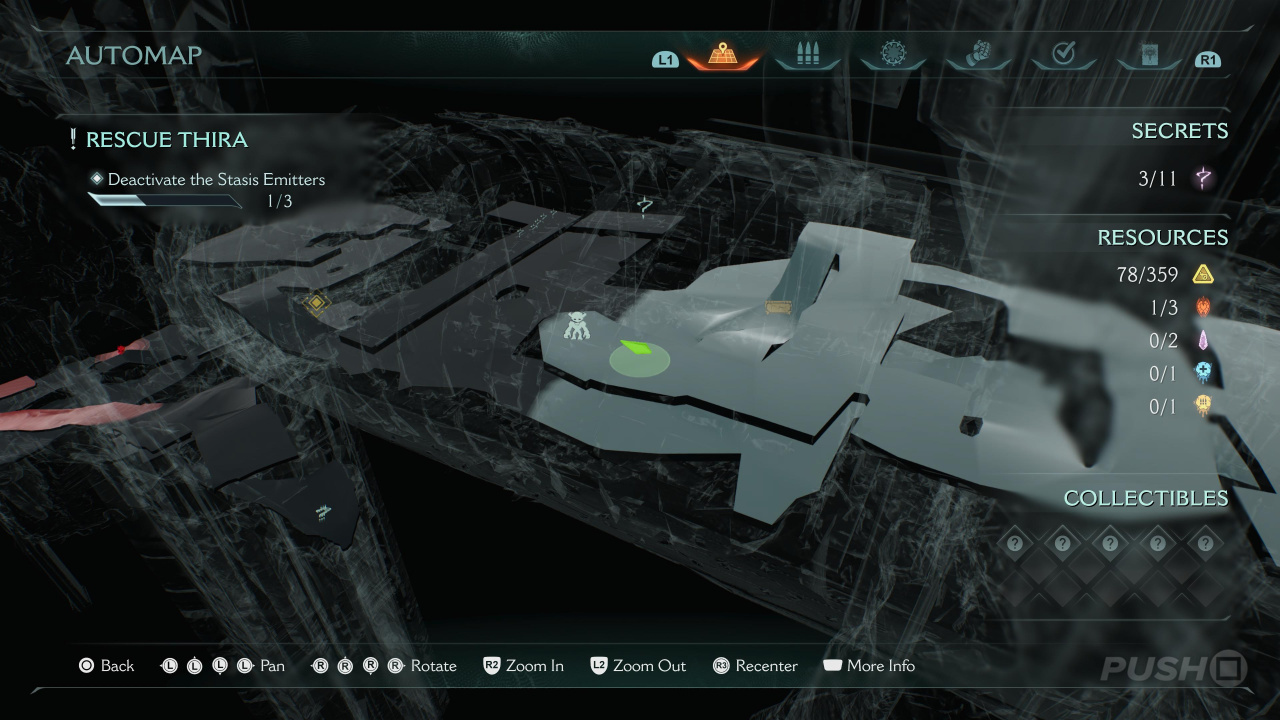Select the Secrets counter icon
Screen dimensions: 1280x720
click(1203, 179)
